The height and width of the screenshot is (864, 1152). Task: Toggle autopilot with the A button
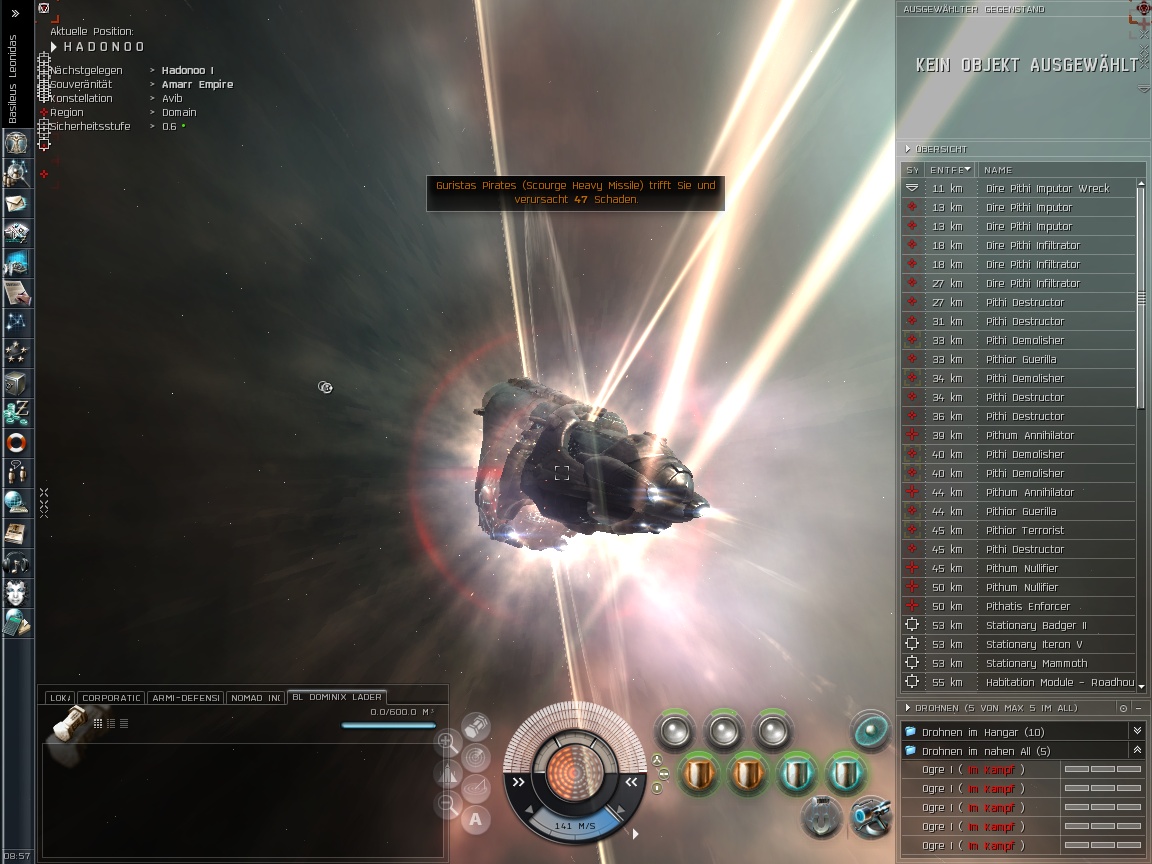coord(475,820)
